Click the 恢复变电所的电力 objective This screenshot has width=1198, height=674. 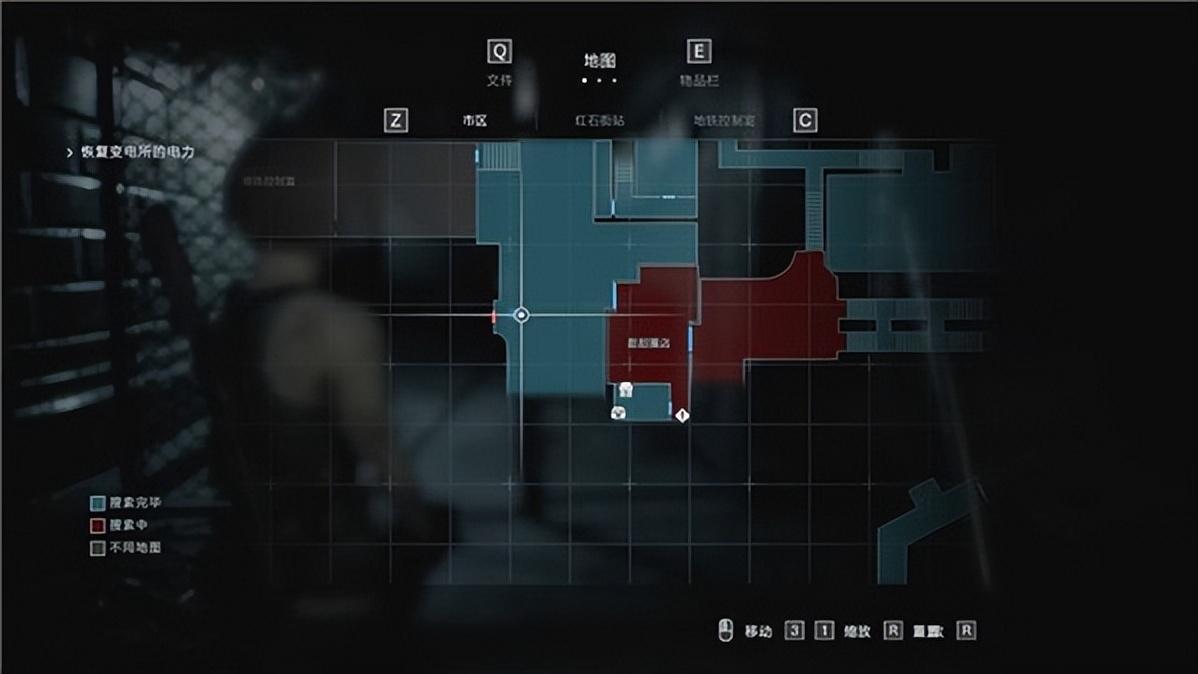tap(137, 153)
